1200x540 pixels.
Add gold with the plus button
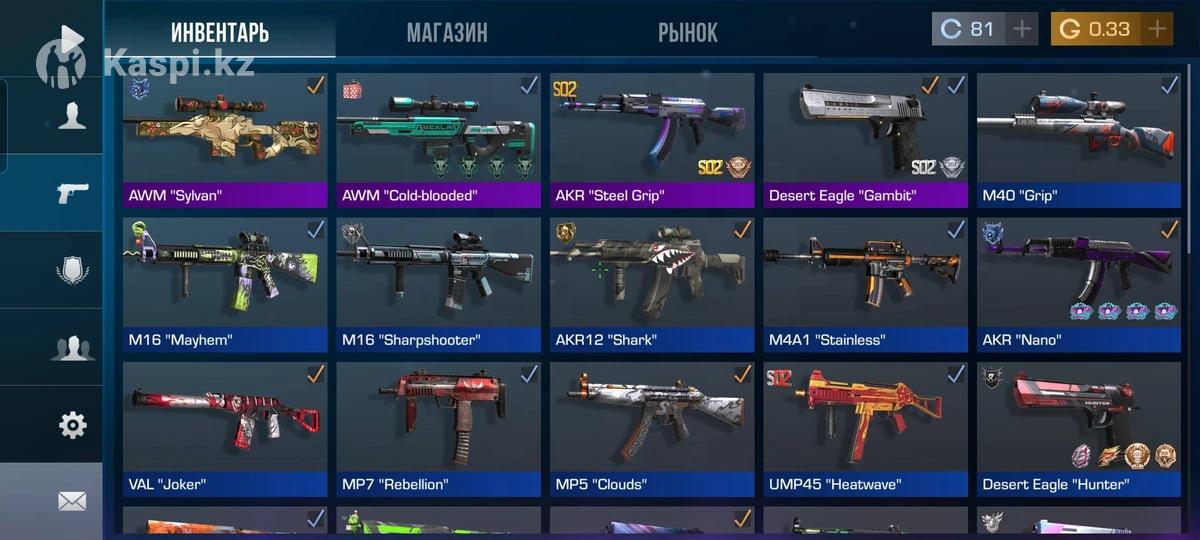pyautogui.click(x=1157, y=29)
